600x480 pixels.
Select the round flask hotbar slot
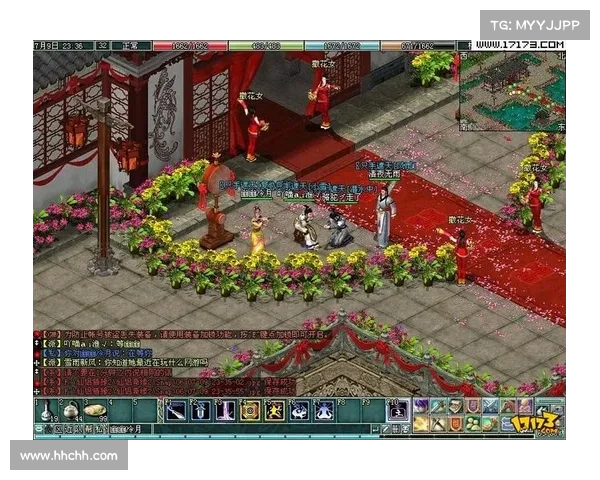click(70, 409)
